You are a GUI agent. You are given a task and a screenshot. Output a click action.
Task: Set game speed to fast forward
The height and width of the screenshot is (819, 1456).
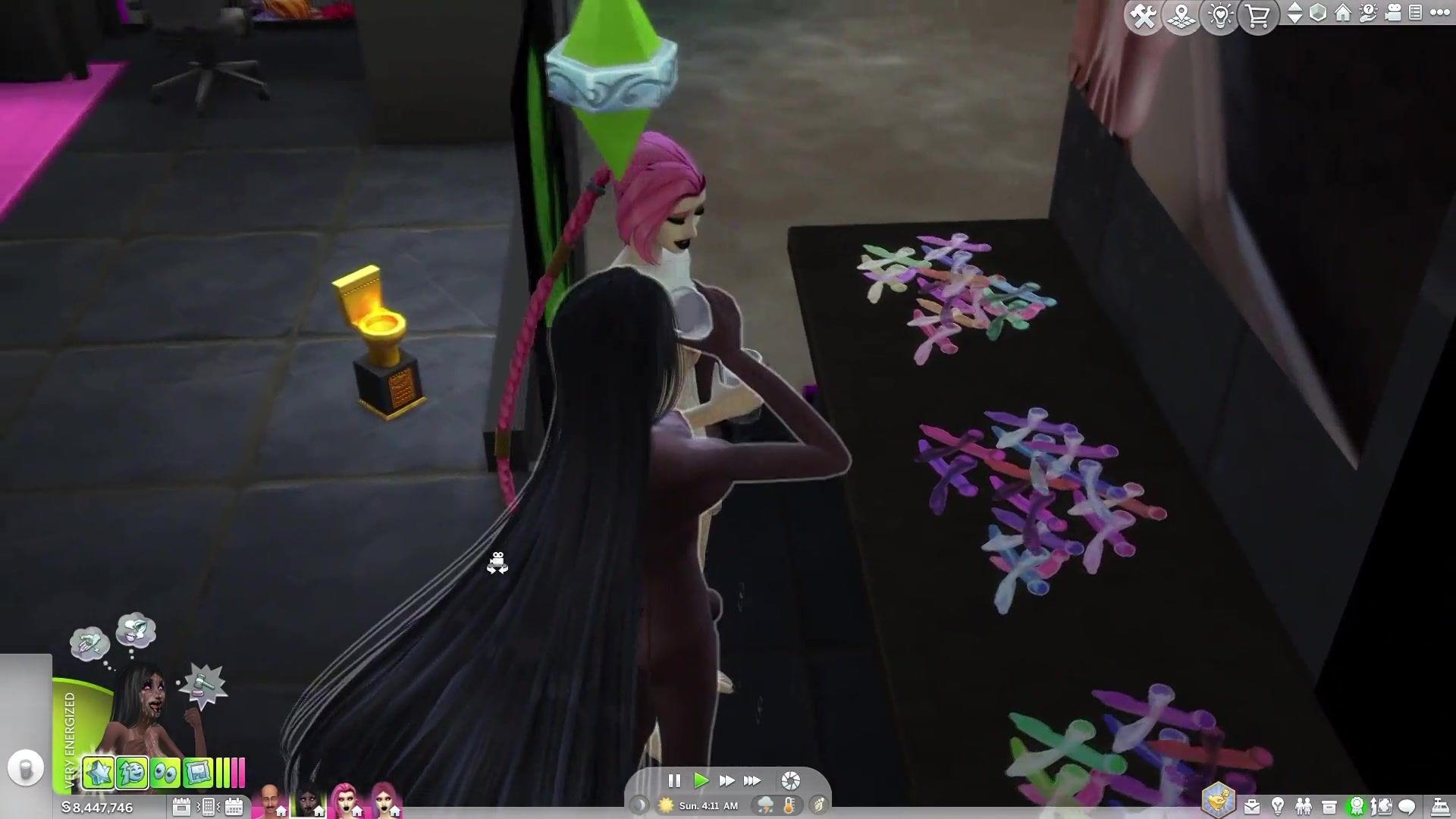726,780
